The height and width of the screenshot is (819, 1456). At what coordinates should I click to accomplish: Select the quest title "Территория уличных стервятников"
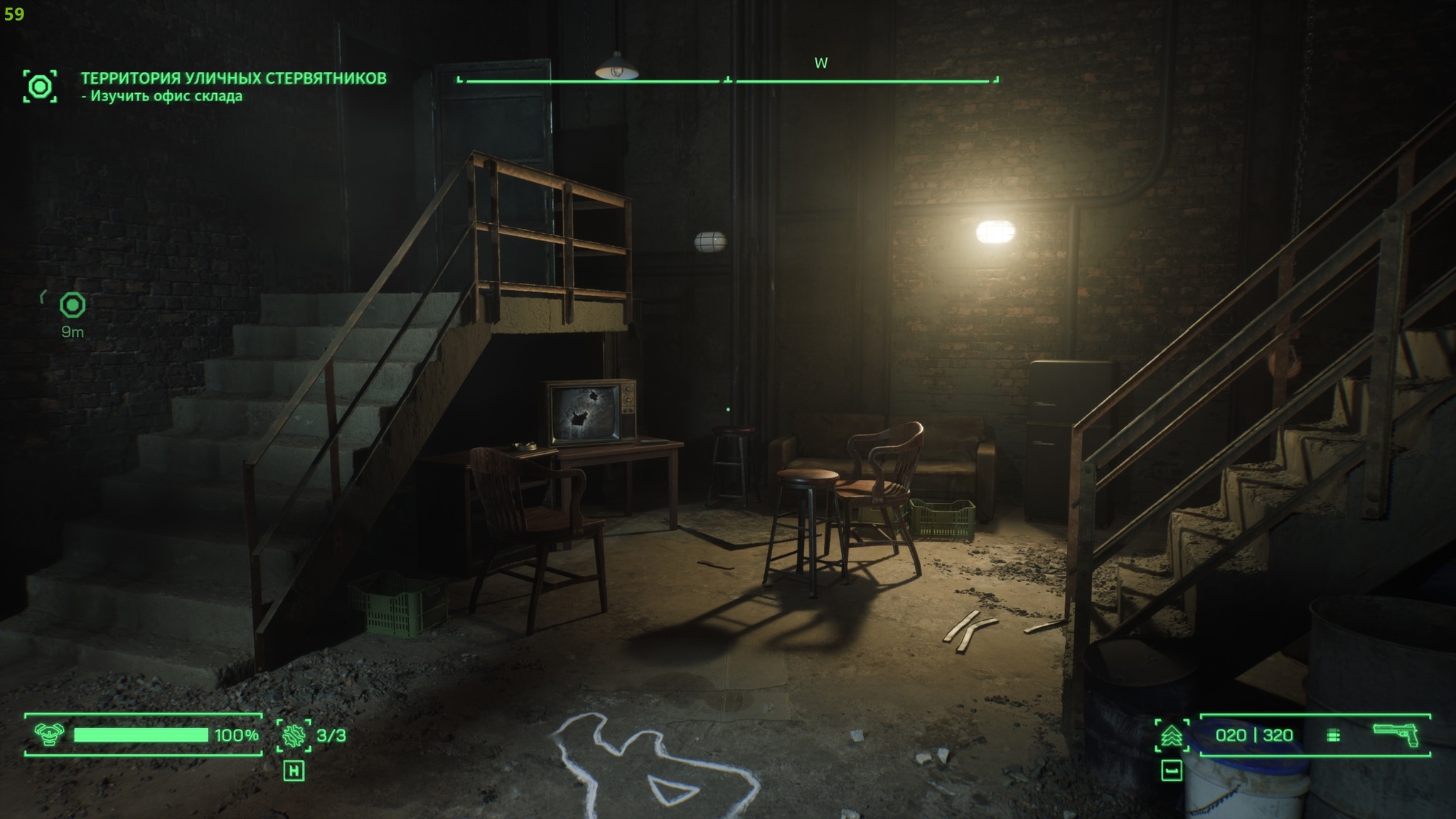point(233,78)
